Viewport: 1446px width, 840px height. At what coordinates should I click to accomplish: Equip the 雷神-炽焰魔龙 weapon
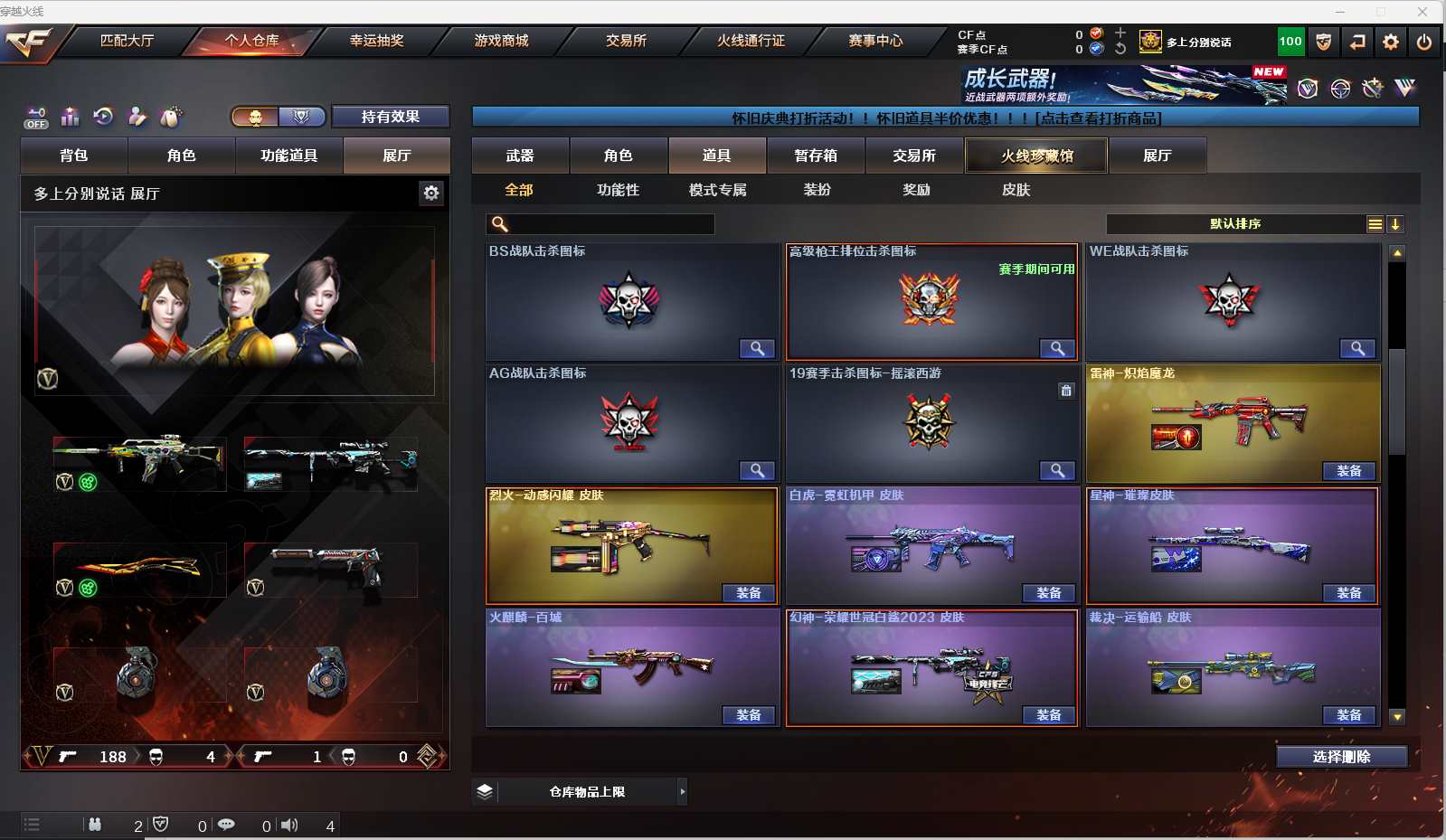1348,471
